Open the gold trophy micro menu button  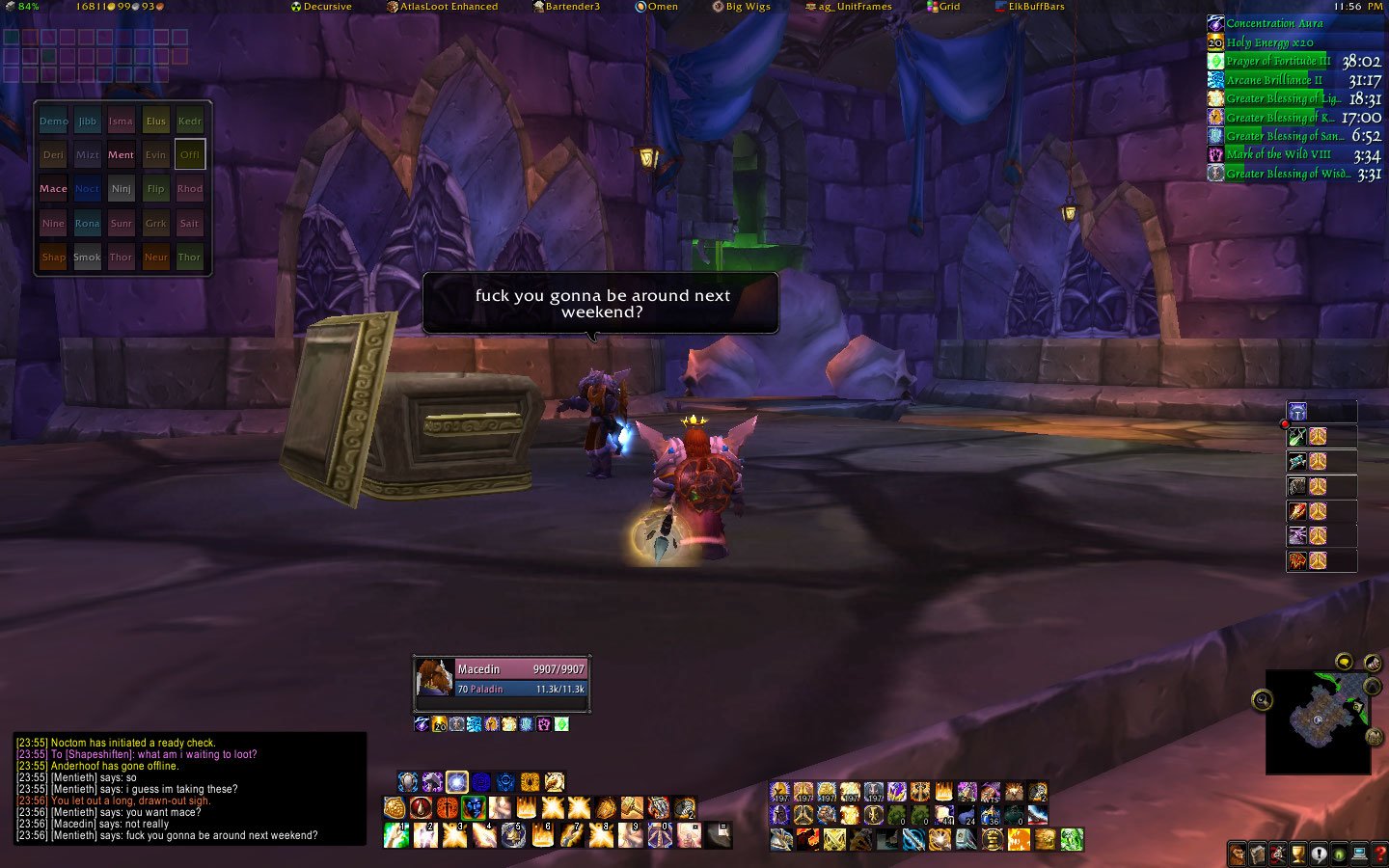tap(1298, 854)
